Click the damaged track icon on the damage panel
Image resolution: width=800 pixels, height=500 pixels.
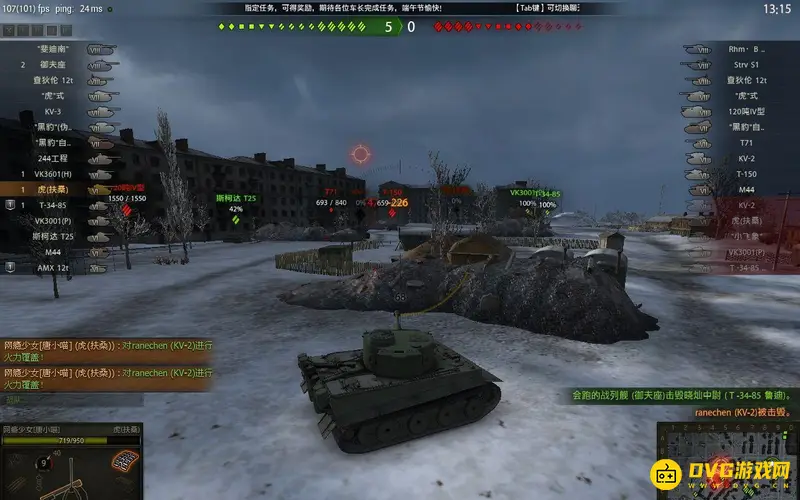pyautogui.click(x=124, y=460)
